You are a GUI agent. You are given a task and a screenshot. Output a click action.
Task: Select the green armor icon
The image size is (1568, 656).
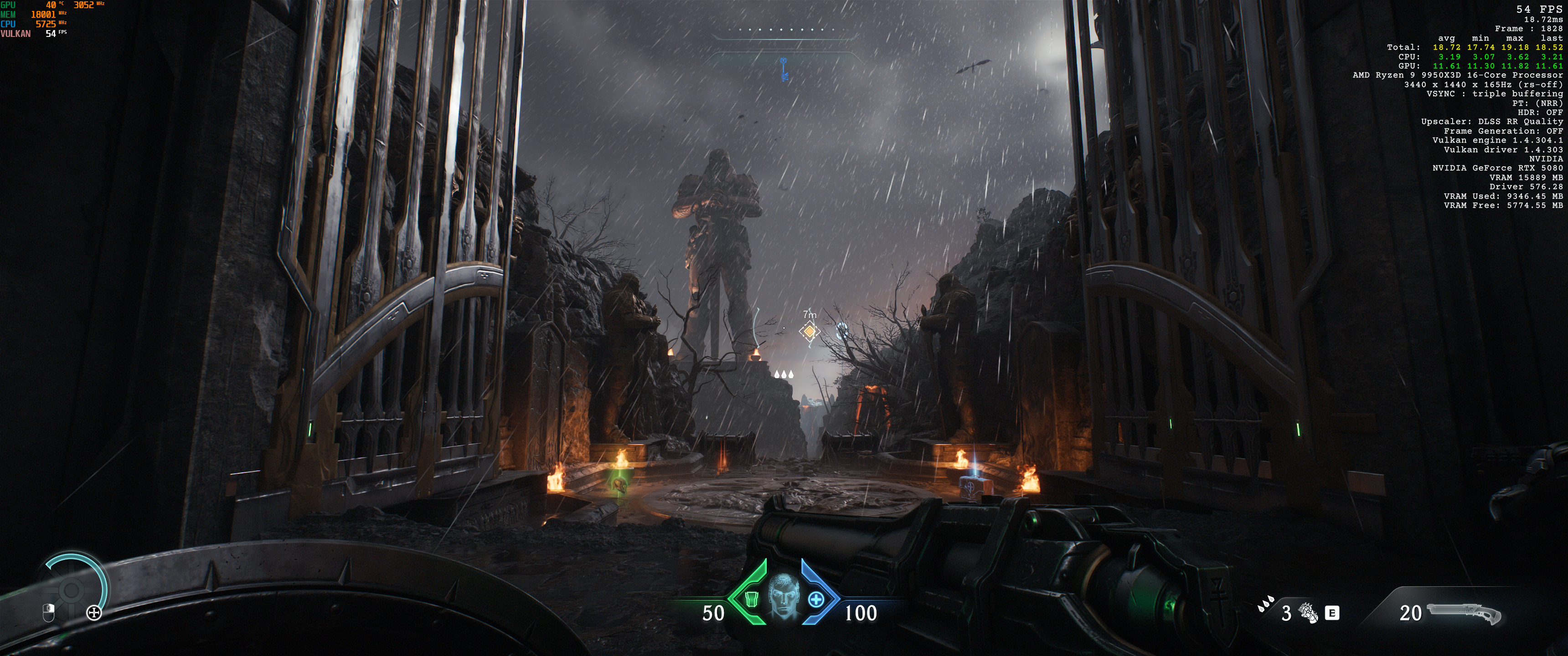[x=752, y=600]
